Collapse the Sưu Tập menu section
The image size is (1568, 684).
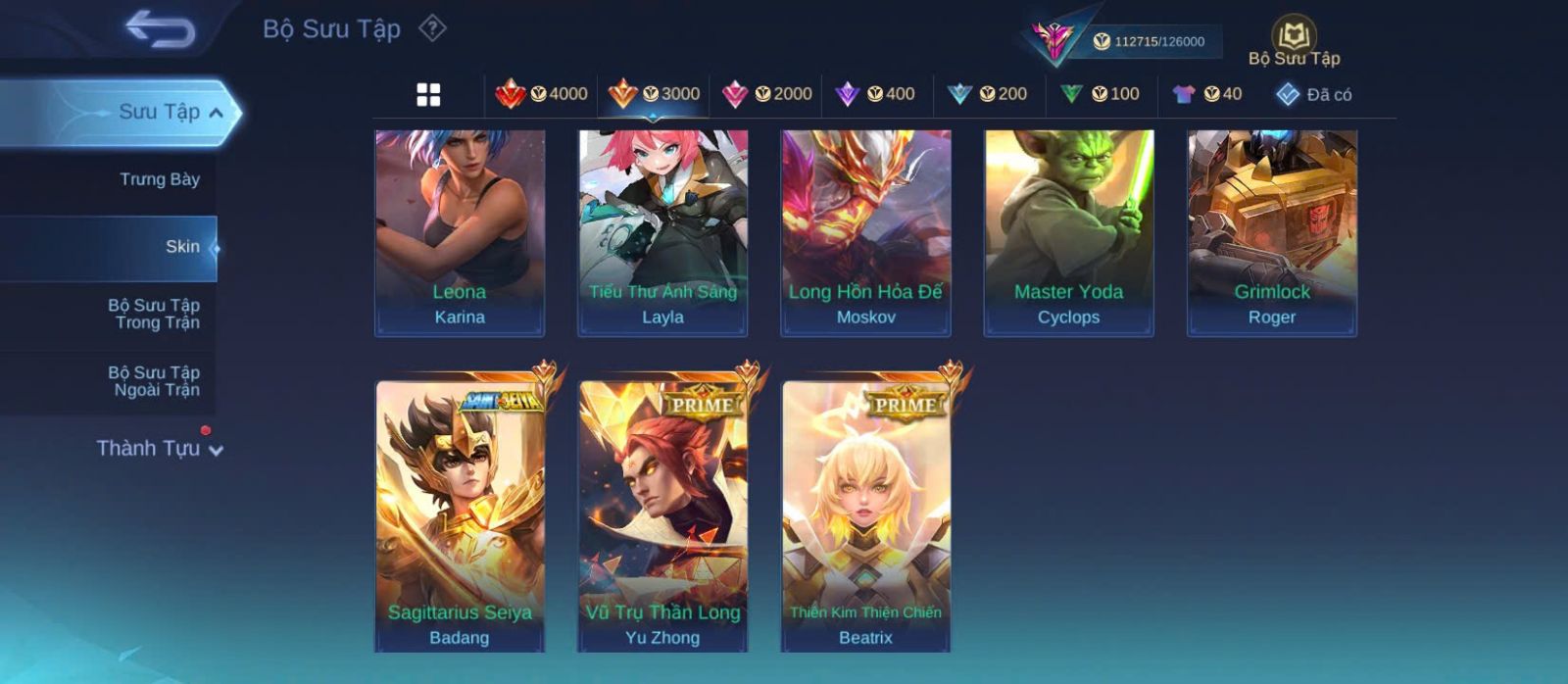pos(216,113)
